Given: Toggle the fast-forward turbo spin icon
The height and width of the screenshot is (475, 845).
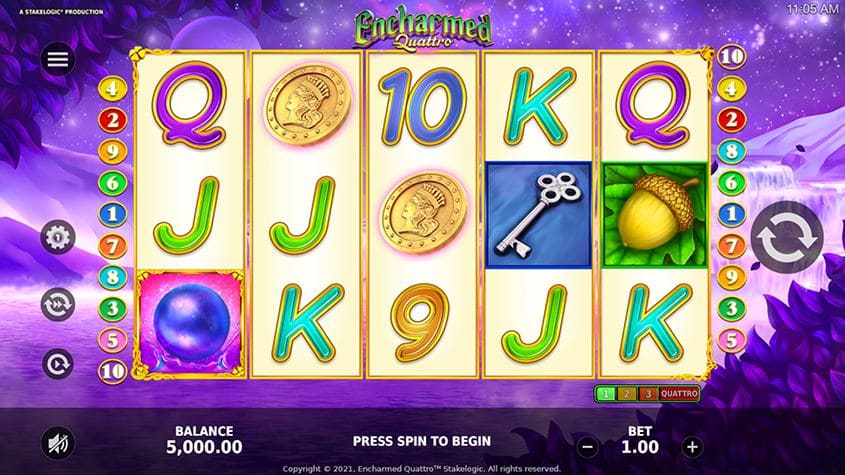Looking at the screenshot, I should point(58,302).
